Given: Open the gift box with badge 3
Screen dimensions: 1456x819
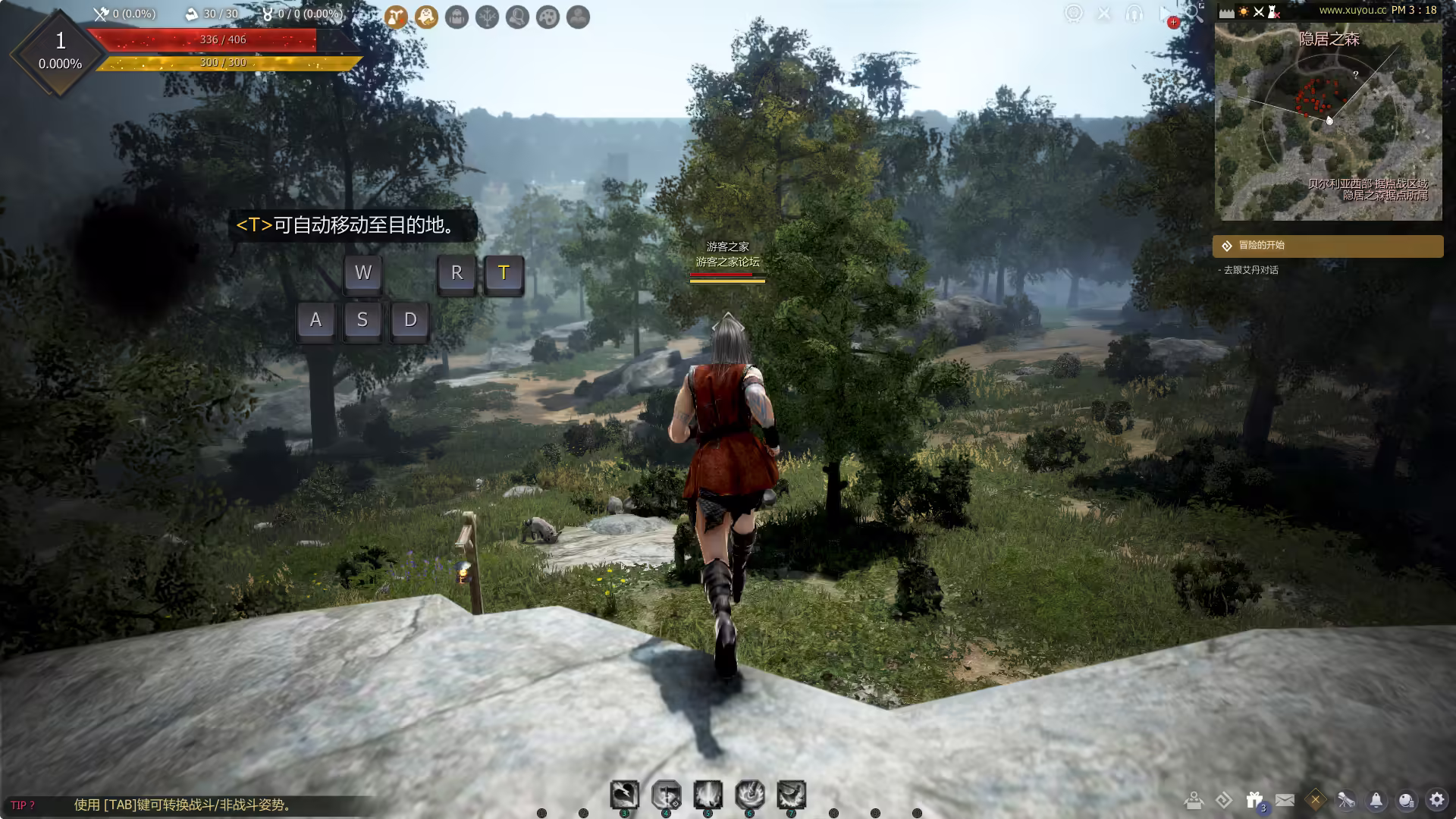Looking at the screenshot, I should click(1254, 800).
